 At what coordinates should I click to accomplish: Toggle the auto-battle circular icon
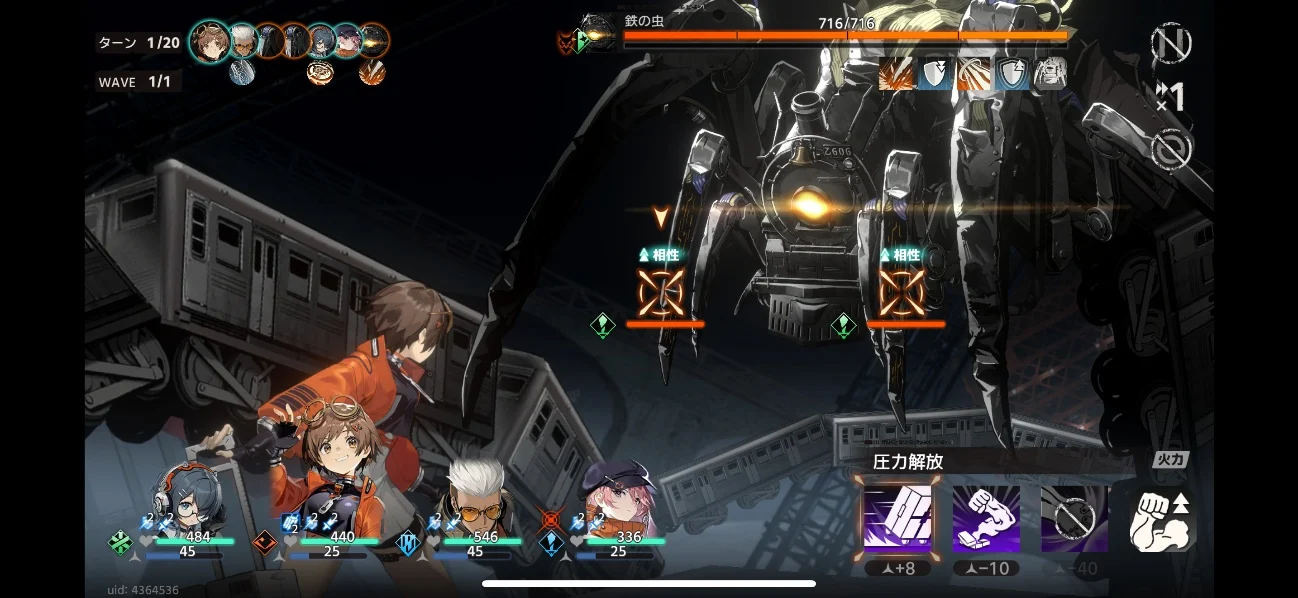[1170, 150]
